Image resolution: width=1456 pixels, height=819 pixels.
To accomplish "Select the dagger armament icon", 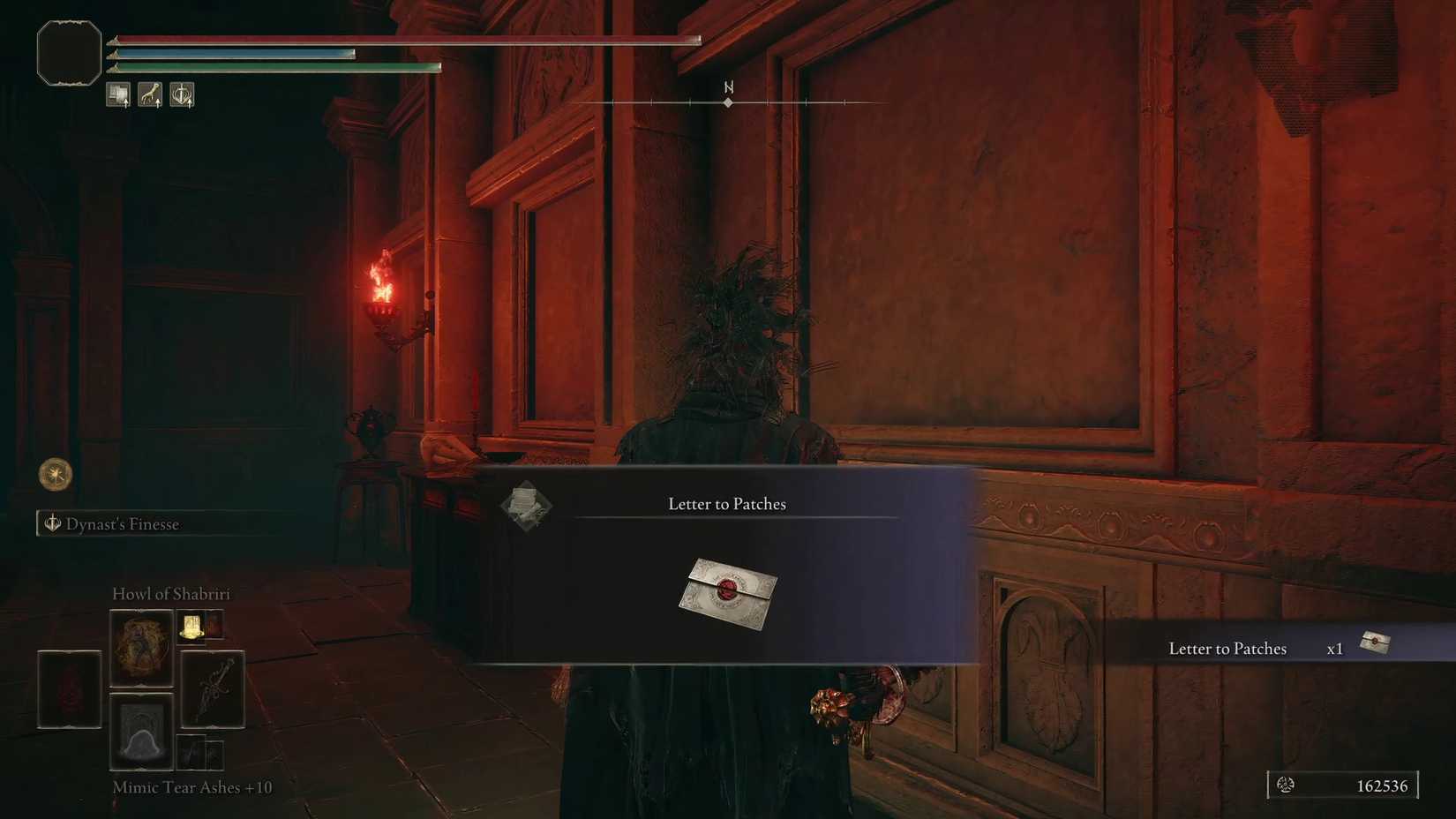I will coord(213,689).
